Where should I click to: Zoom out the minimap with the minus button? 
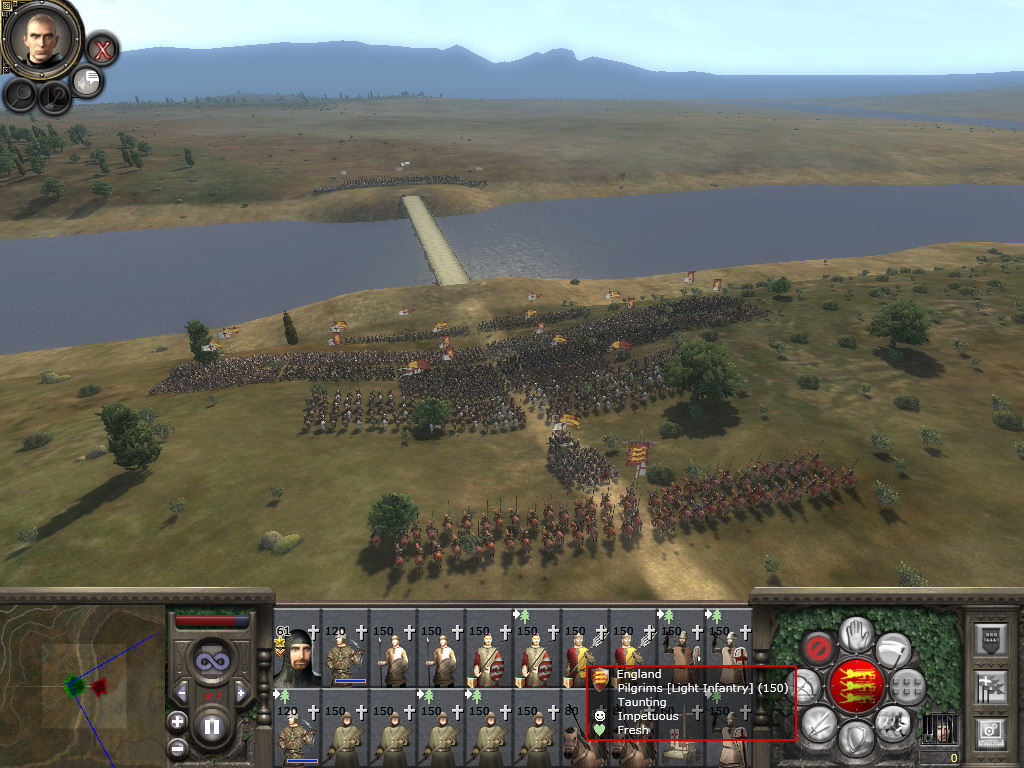click(x=177, y=747)
